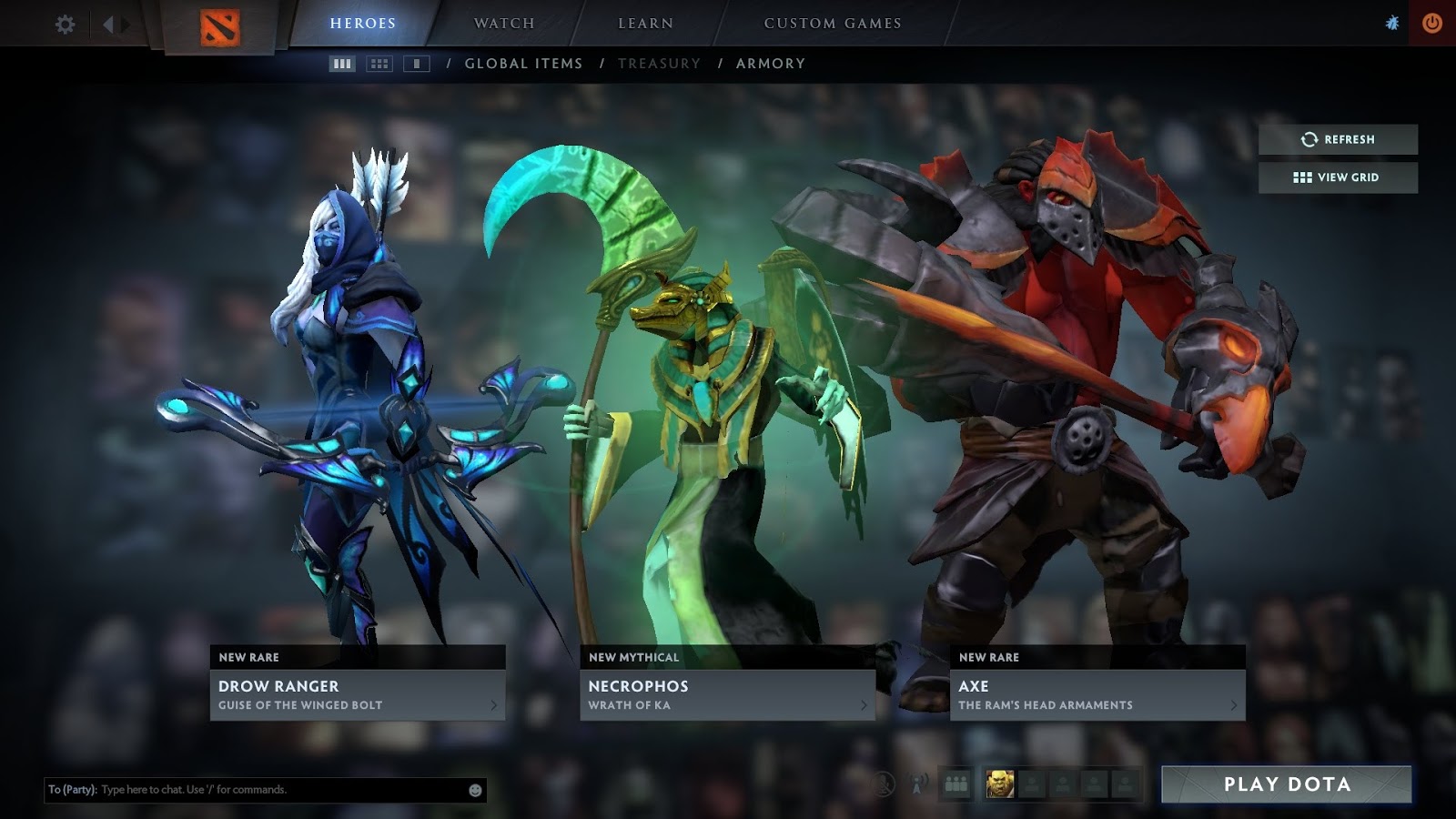Click the red power button to exit
Image resolution: width=1456 pixels, height=819 pixels.
[1431, 24]
